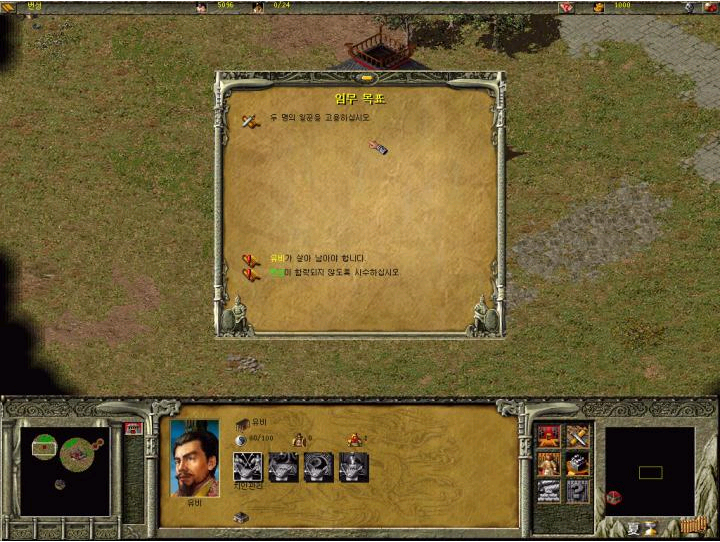Click the red cube icon beside the minimap
720x542 pixels.
pyautogui.click(x=614, y=497)
